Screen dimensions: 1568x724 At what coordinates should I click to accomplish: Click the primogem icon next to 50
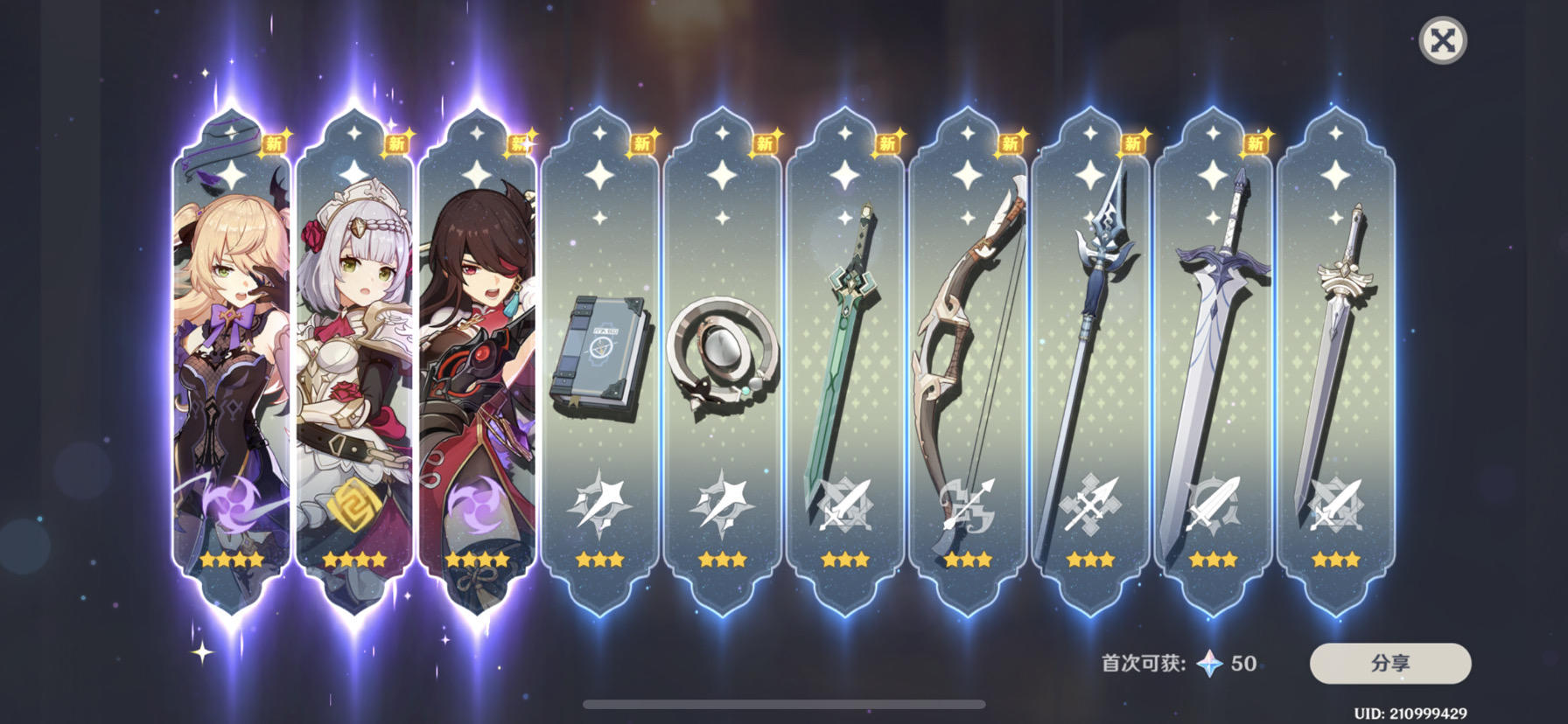1212,663
